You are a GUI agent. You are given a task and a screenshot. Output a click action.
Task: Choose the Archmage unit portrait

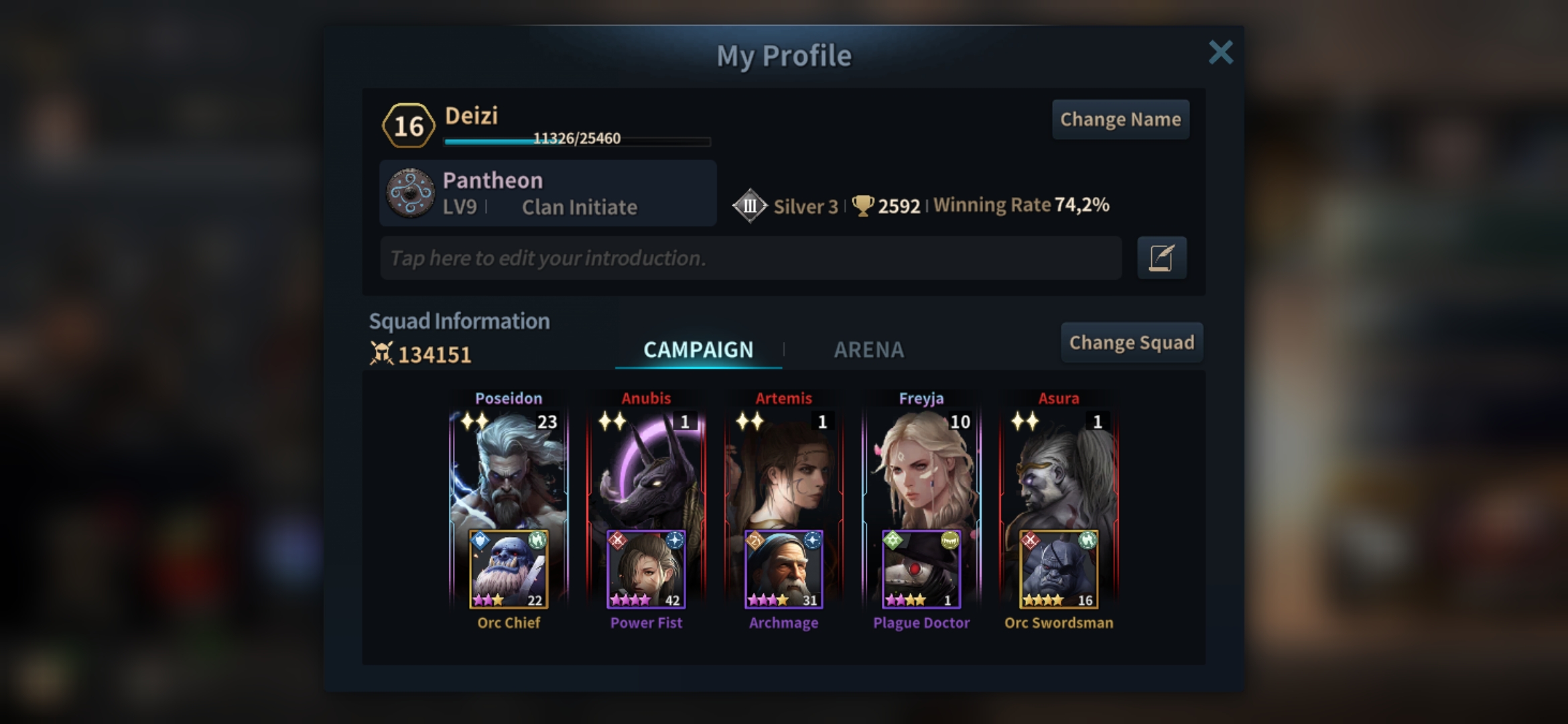coord(783,570)
